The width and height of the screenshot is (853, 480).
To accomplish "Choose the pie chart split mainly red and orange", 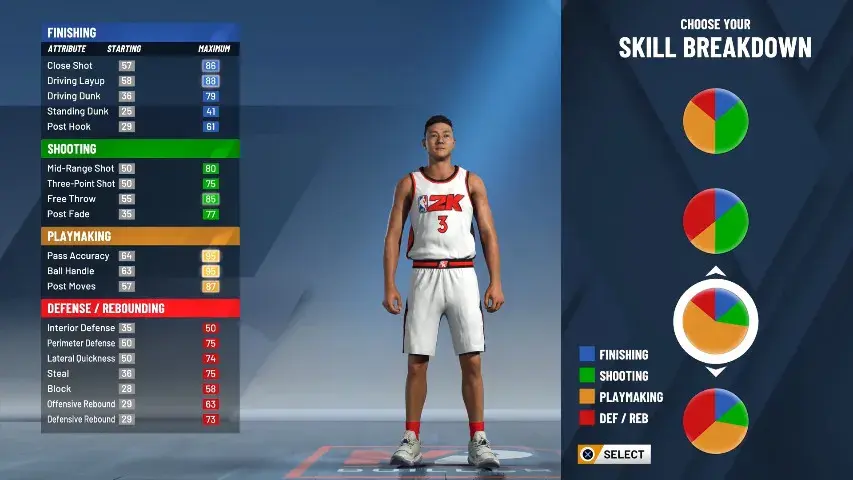I will point(715,421).
